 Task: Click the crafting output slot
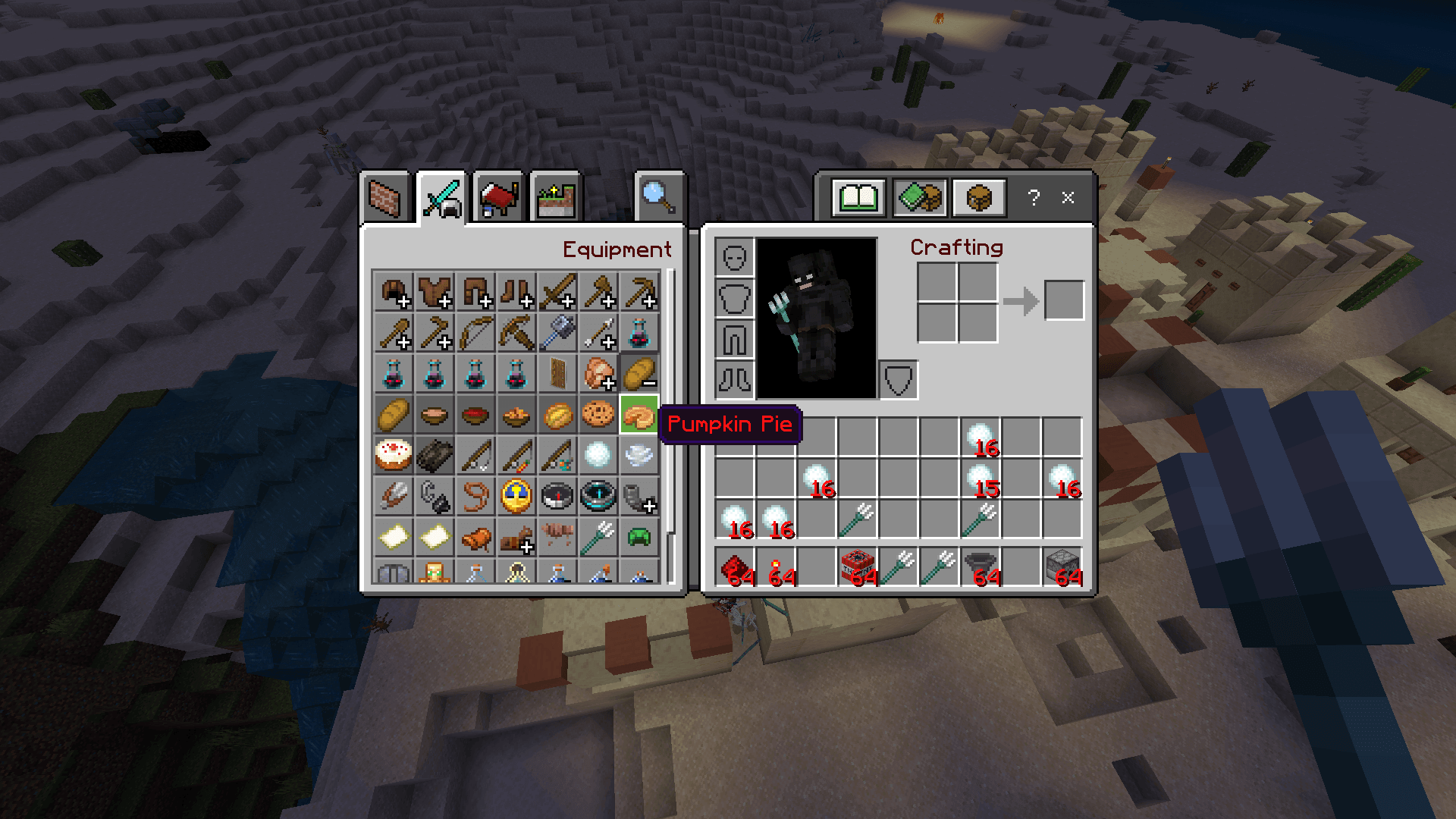pos(1064,300)
